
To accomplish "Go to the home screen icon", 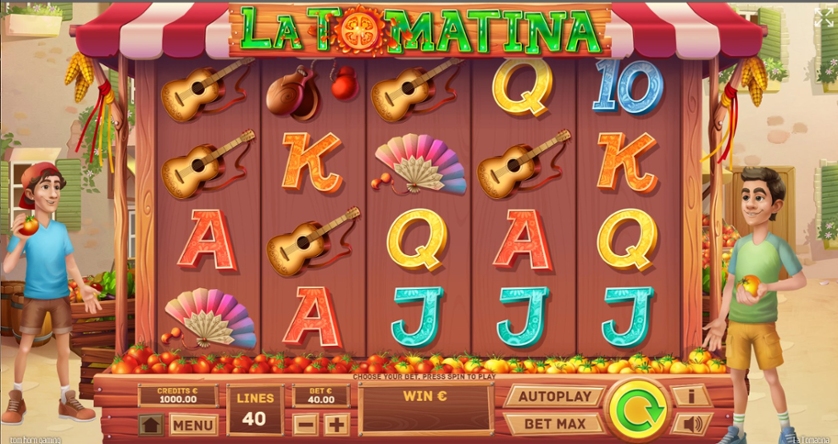I will (151, 424).
